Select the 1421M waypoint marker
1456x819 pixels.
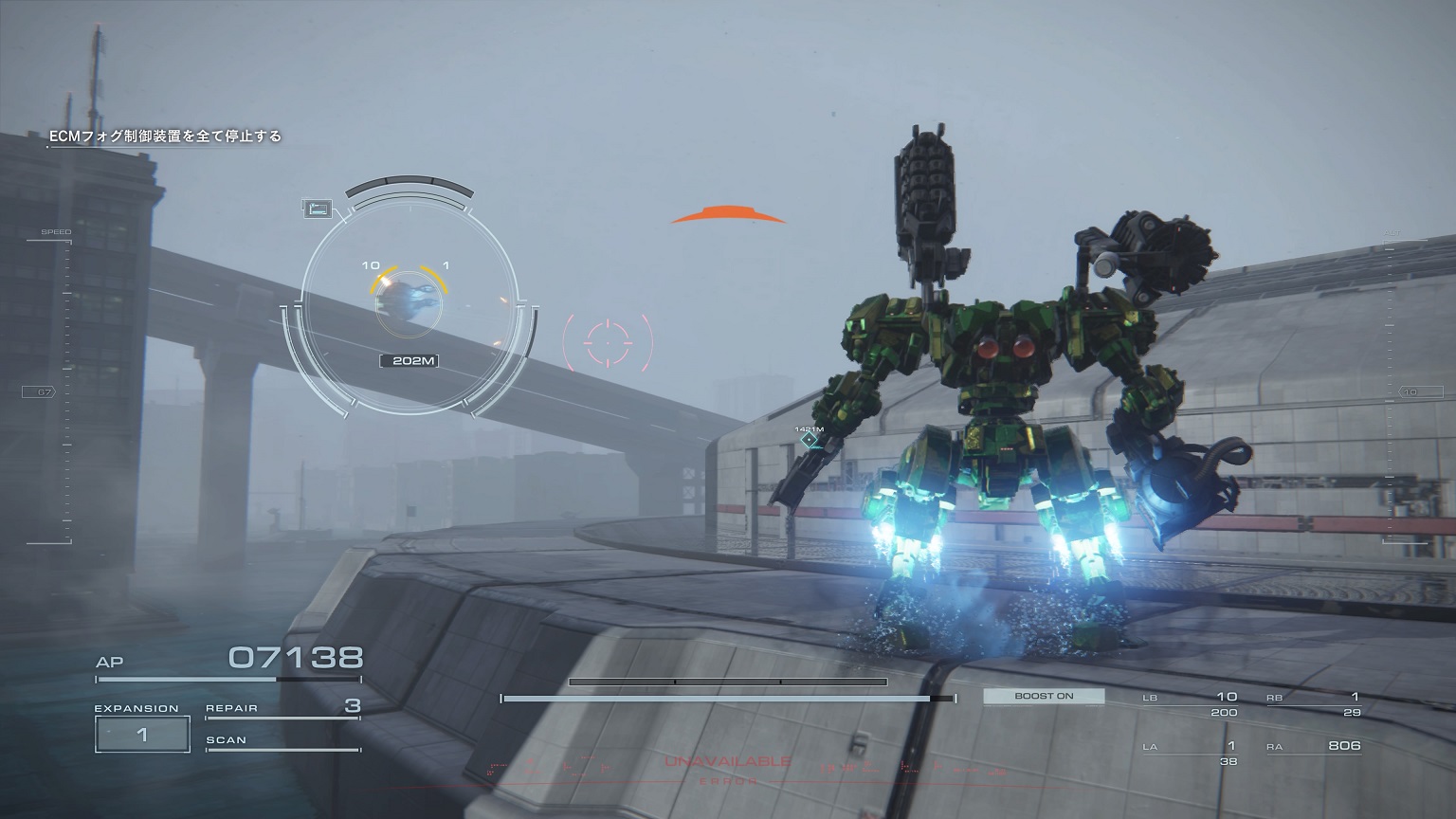pos(809,439)
